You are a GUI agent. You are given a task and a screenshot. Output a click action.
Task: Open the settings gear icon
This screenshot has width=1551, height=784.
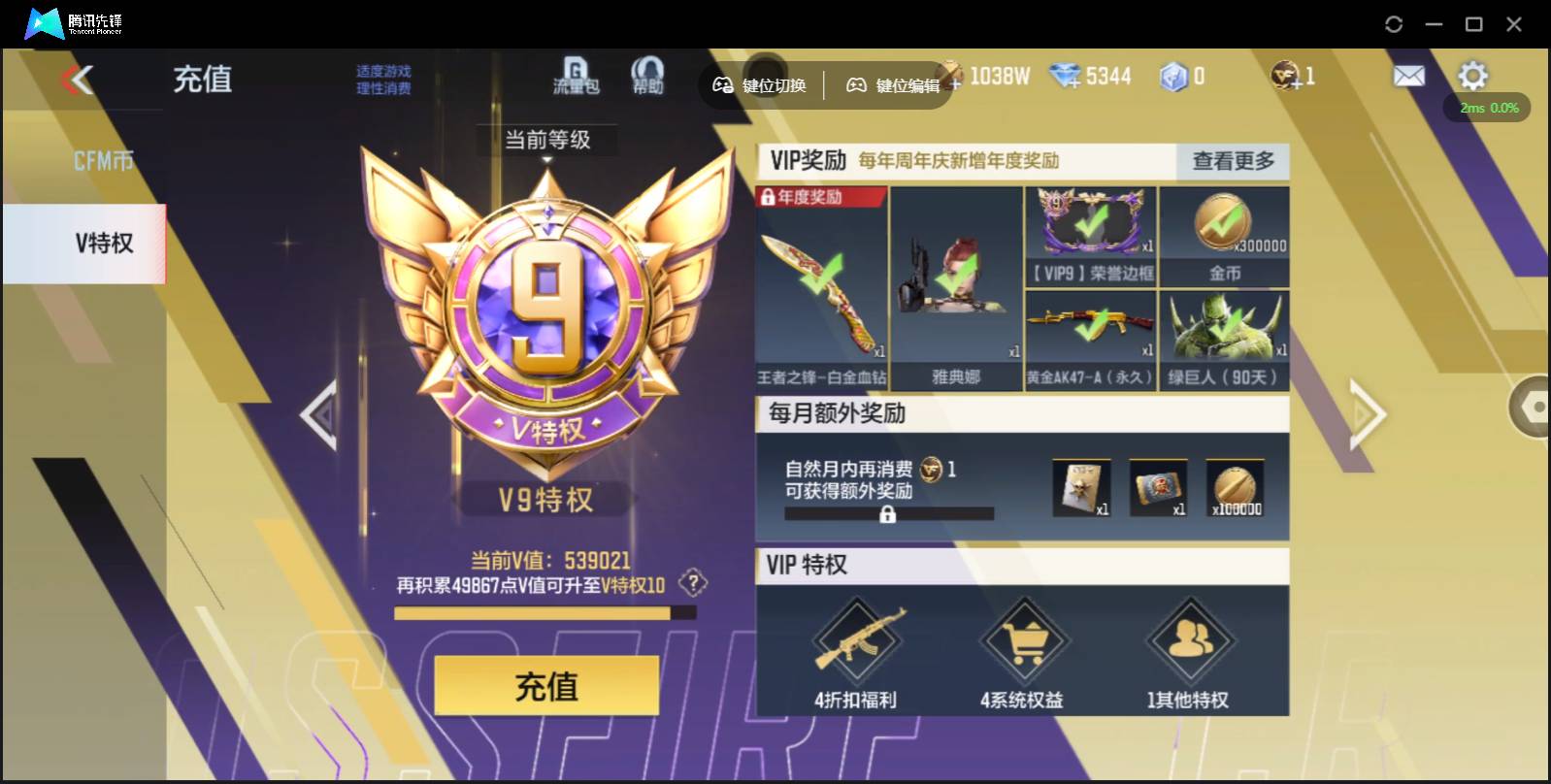click(1473, 75)
